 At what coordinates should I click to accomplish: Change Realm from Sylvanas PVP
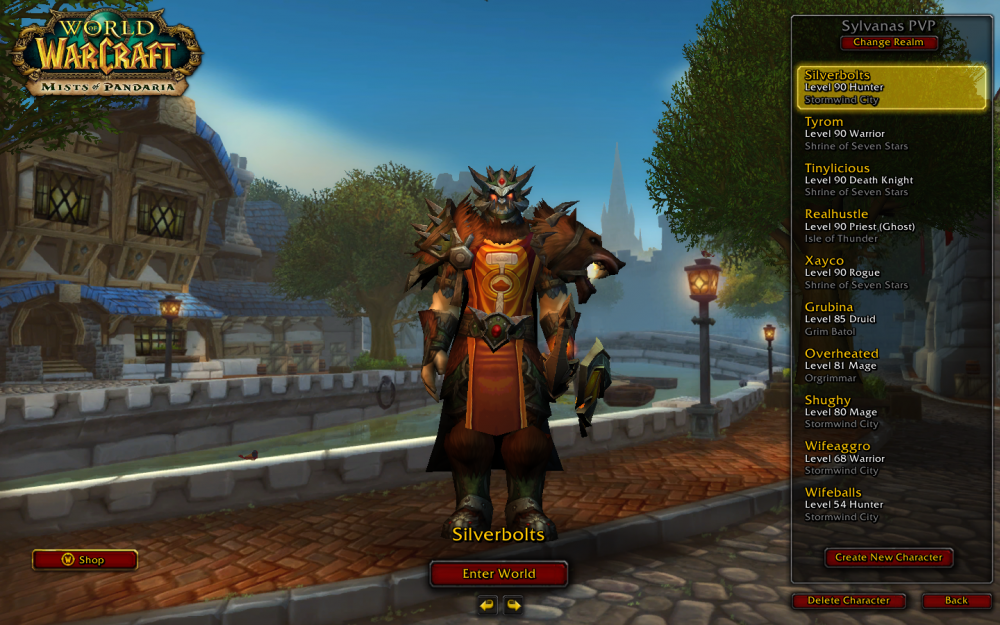889,43
